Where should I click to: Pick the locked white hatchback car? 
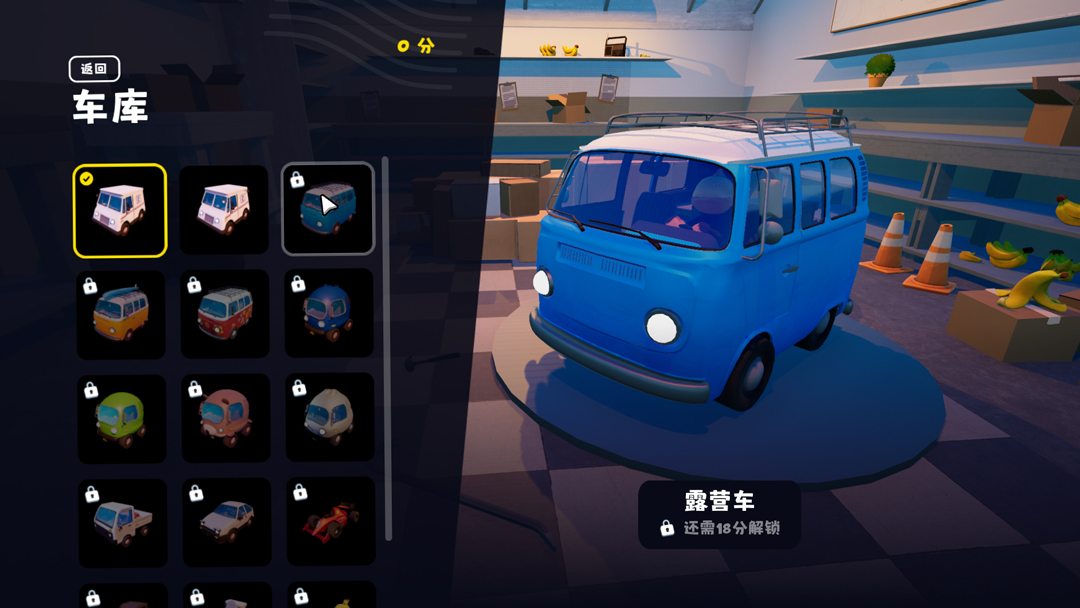pos(227,522)
